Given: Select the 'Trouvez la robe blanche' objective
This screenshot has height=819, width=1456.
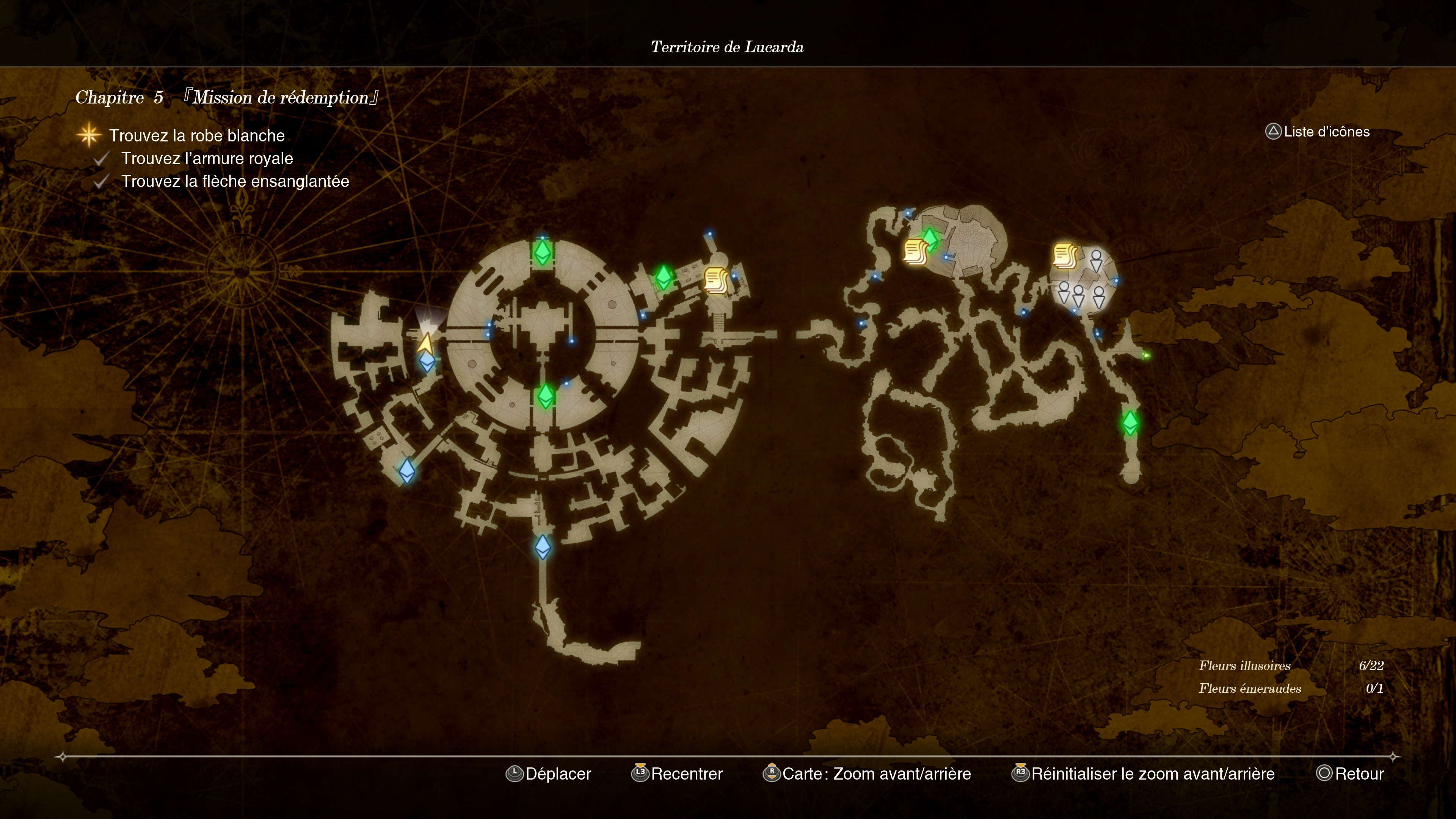Looking at the screenshot, I should click(197, 136).
